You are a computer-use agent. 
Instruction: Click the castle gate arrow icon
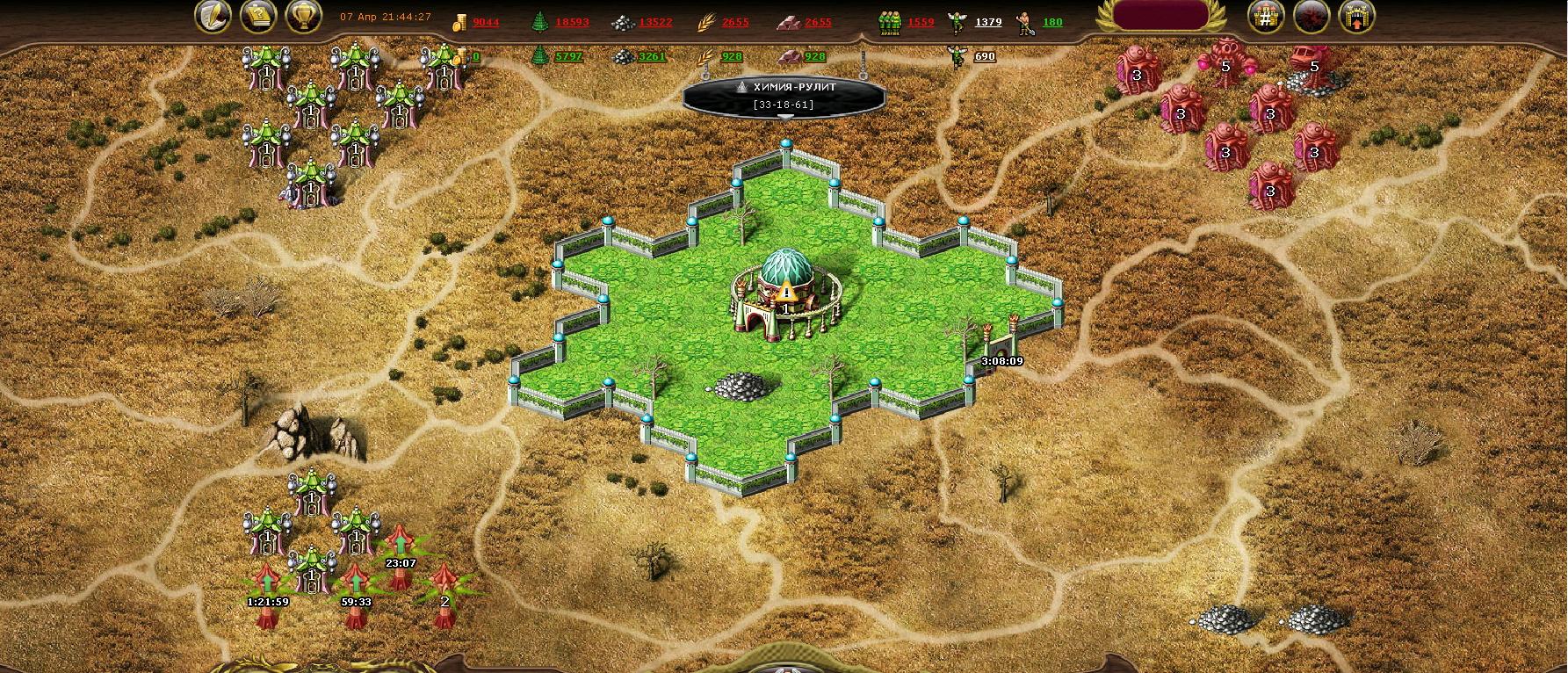click(1357, 17)
